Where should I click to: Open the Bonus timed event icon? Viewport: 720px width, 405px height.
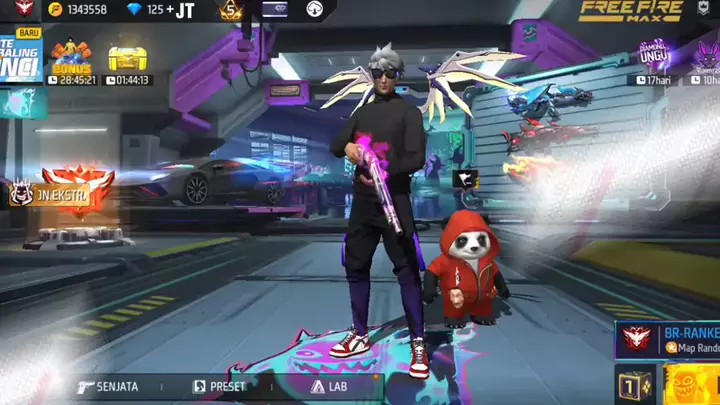[x=72, y=62]
